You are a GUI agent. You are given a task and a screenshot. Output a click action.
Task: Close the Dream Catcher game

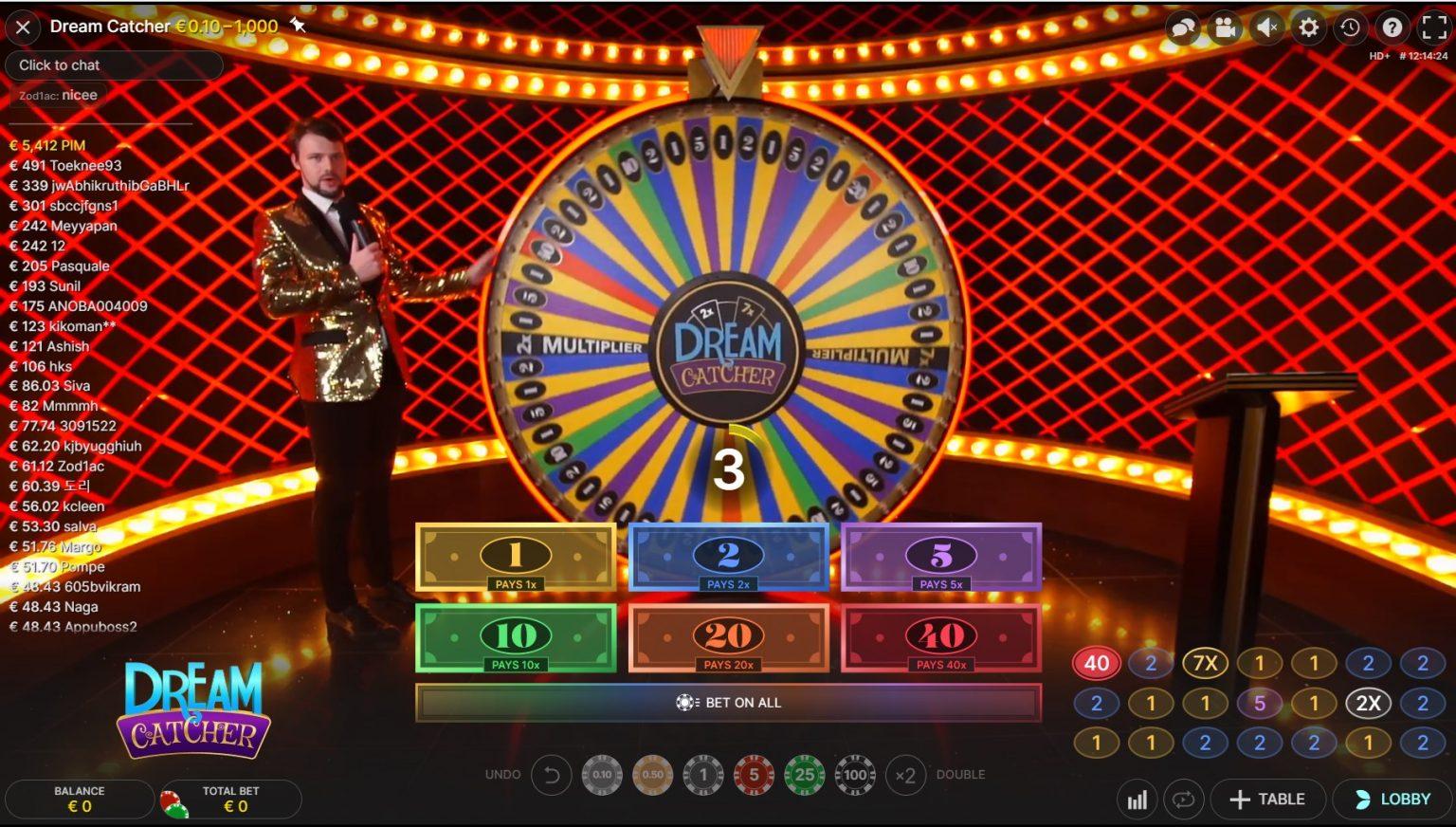23,28
